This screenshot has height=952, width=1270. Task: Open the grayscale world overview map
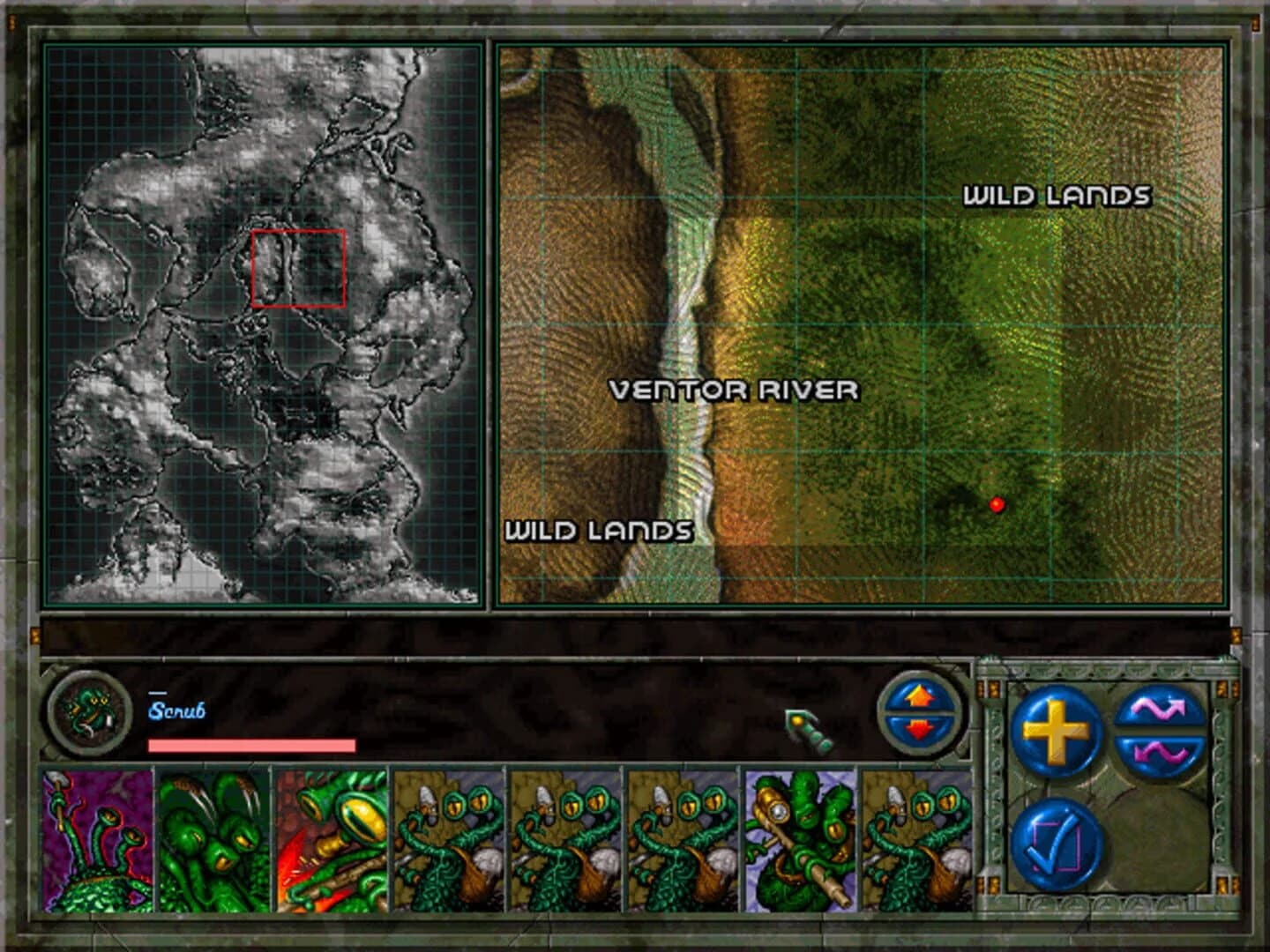(260, 322)
